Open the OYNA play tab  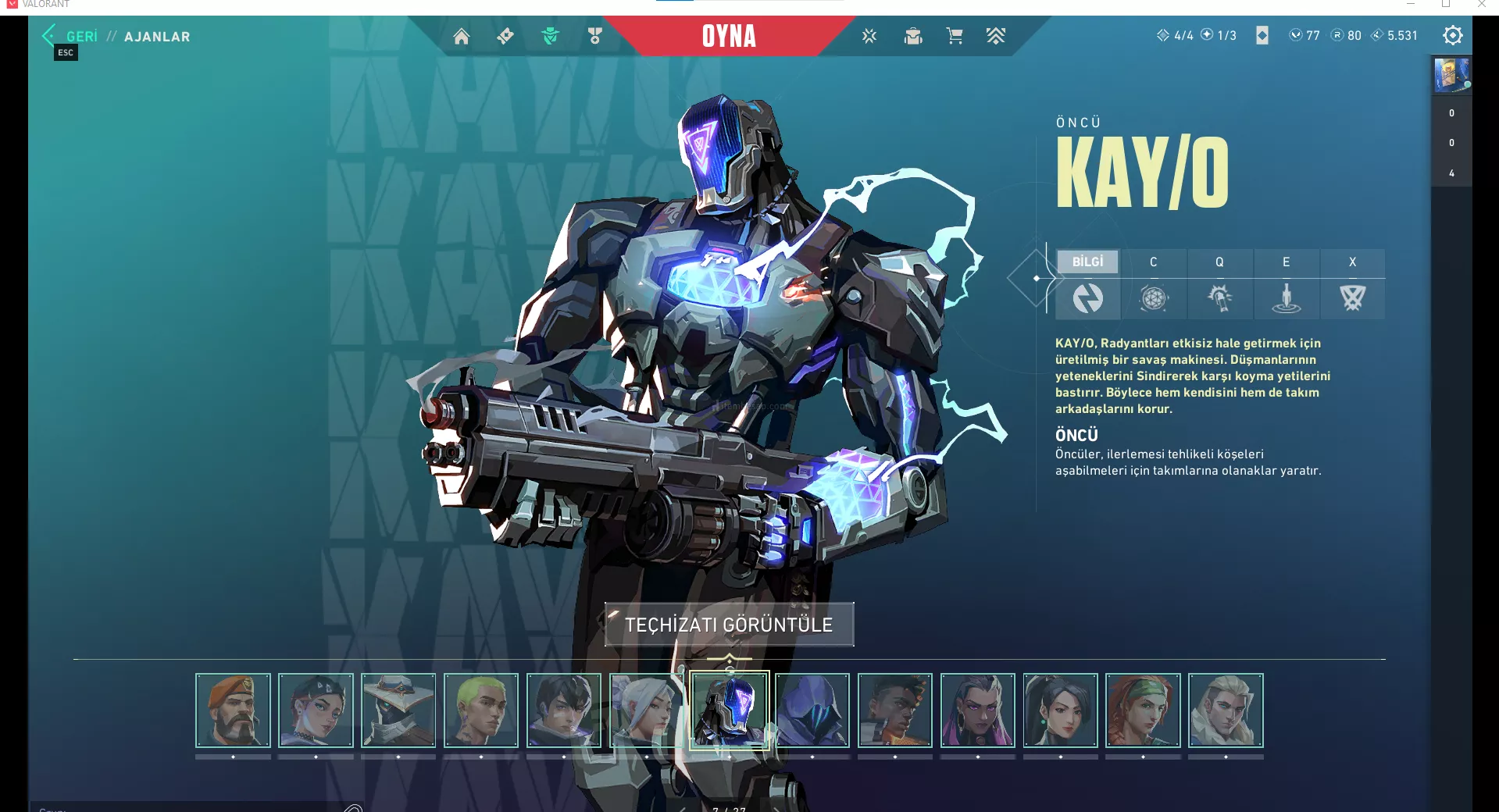click(729, 36)
